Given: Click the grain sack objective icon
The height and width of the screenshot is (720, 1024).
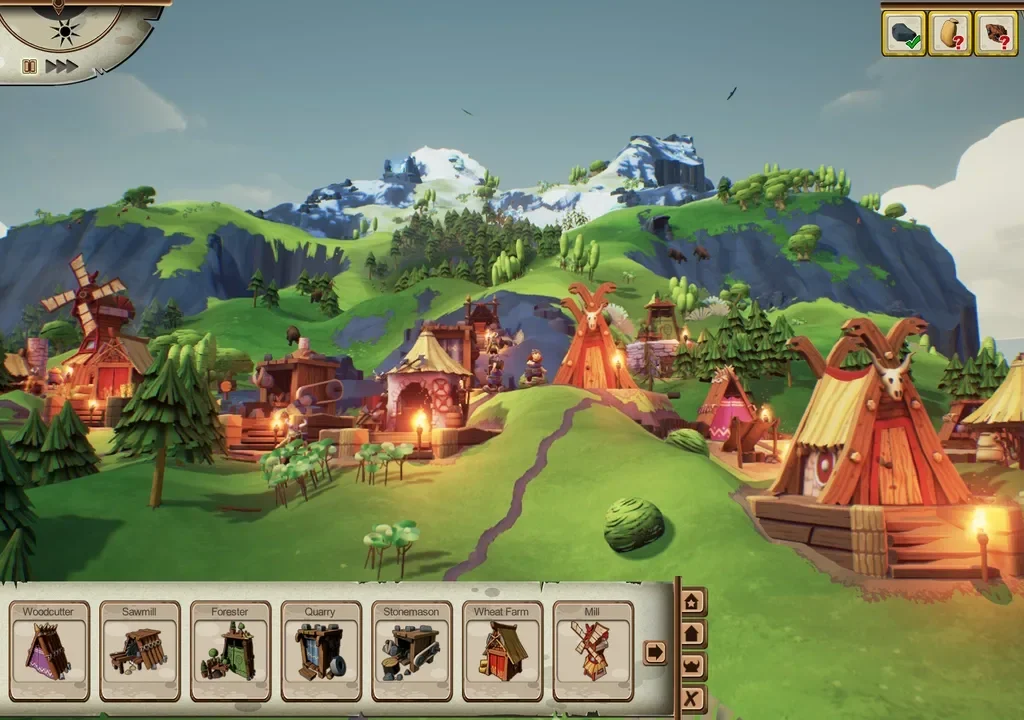Looking at the screenshot, I should click(950, 35).
